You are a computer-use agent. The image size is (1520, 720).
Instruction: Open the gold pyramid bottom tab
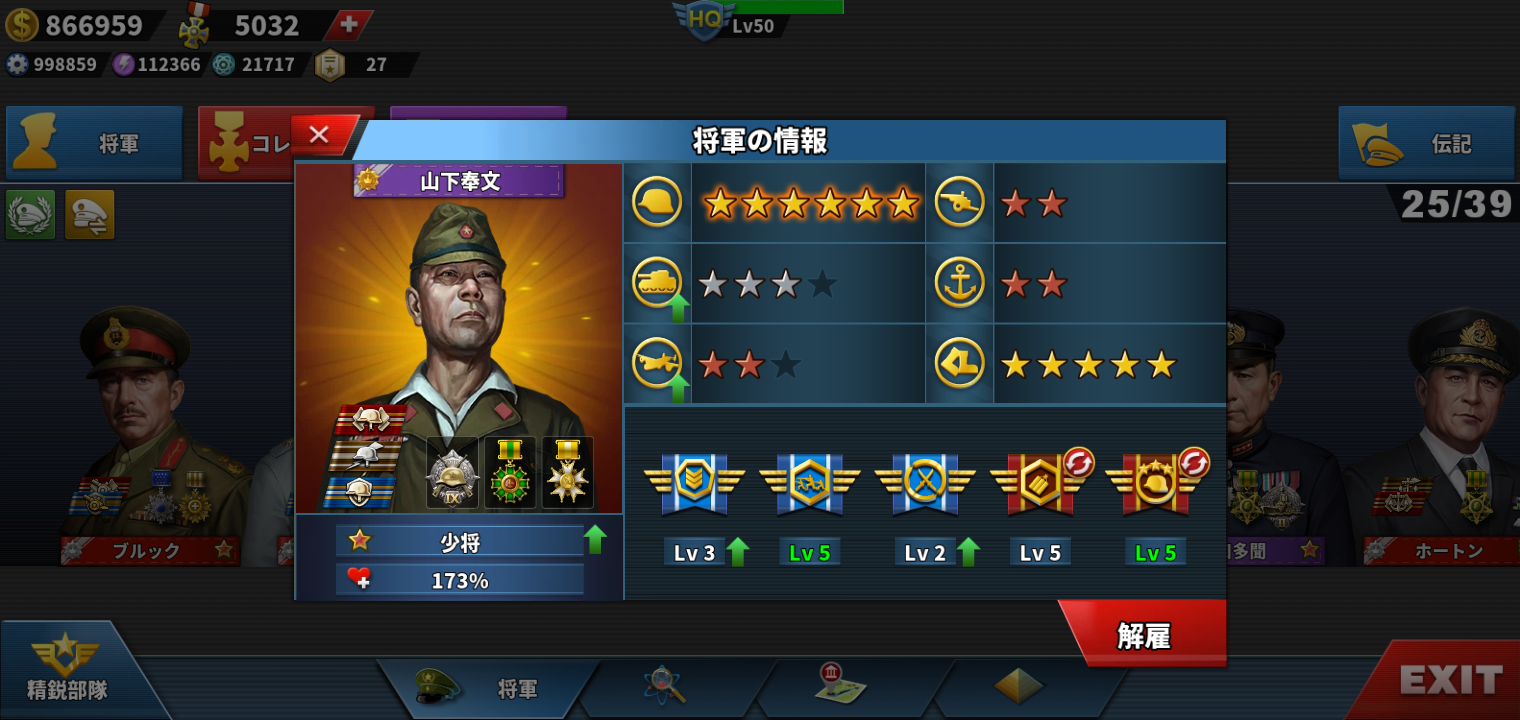[1019, 685]
